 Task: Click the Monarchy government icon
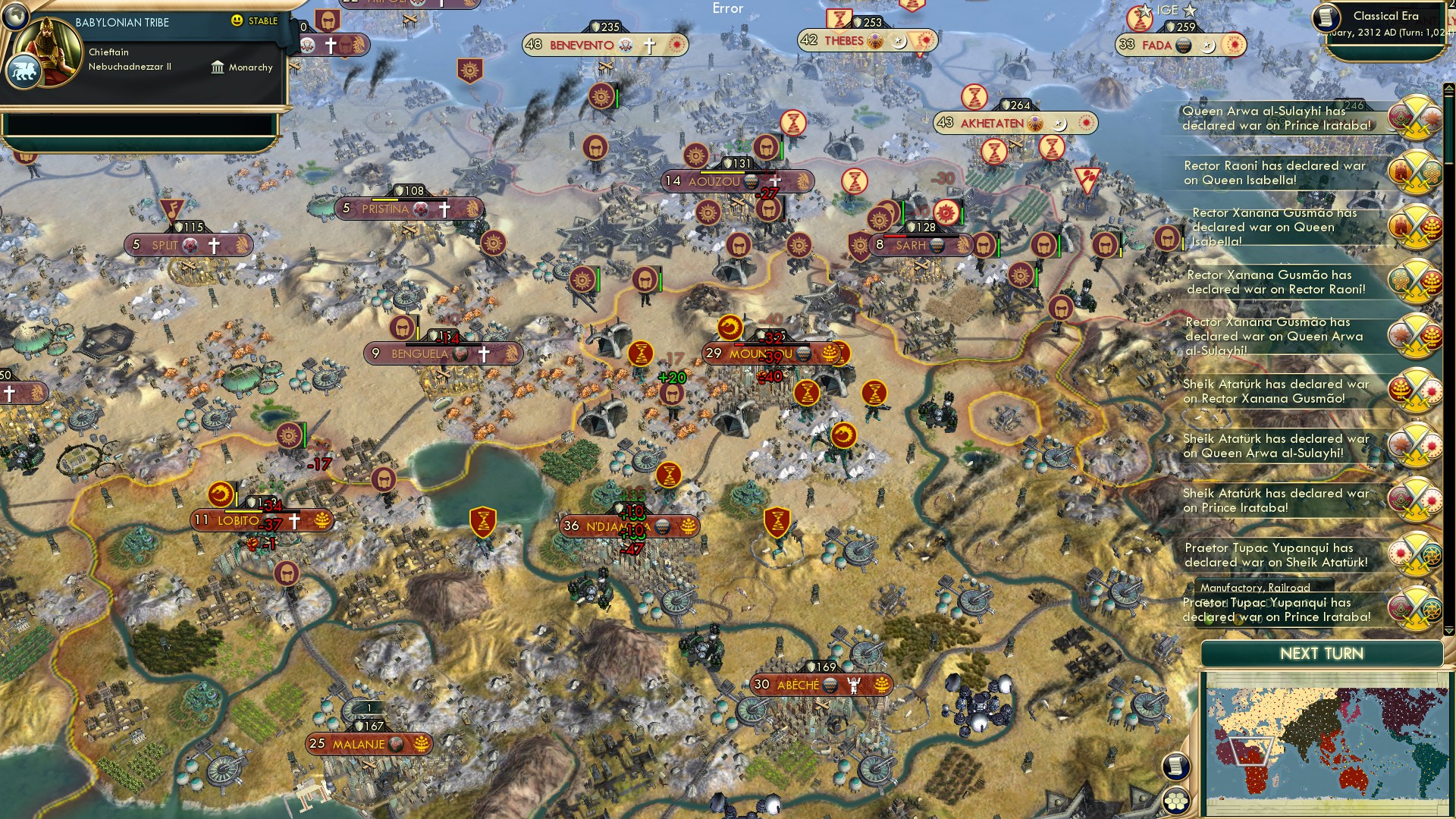pos(218,67)
